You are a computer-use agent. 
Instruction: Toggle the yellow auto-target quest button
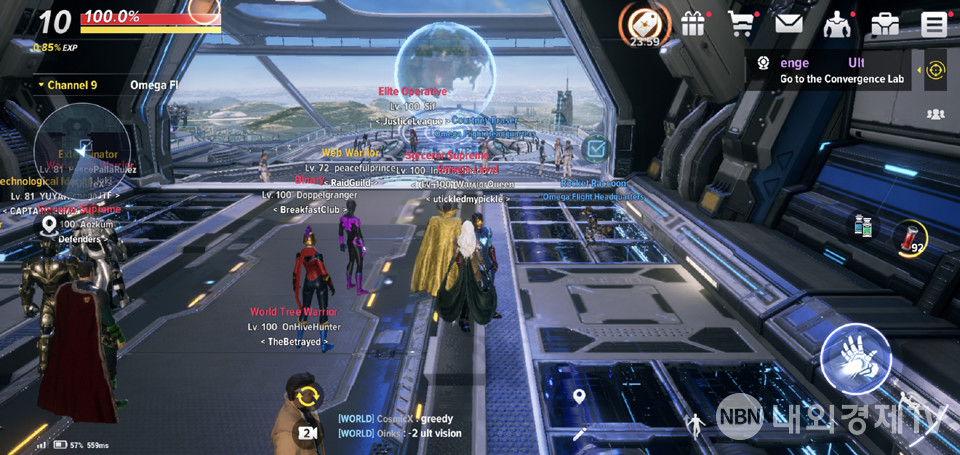coord(935,70)
